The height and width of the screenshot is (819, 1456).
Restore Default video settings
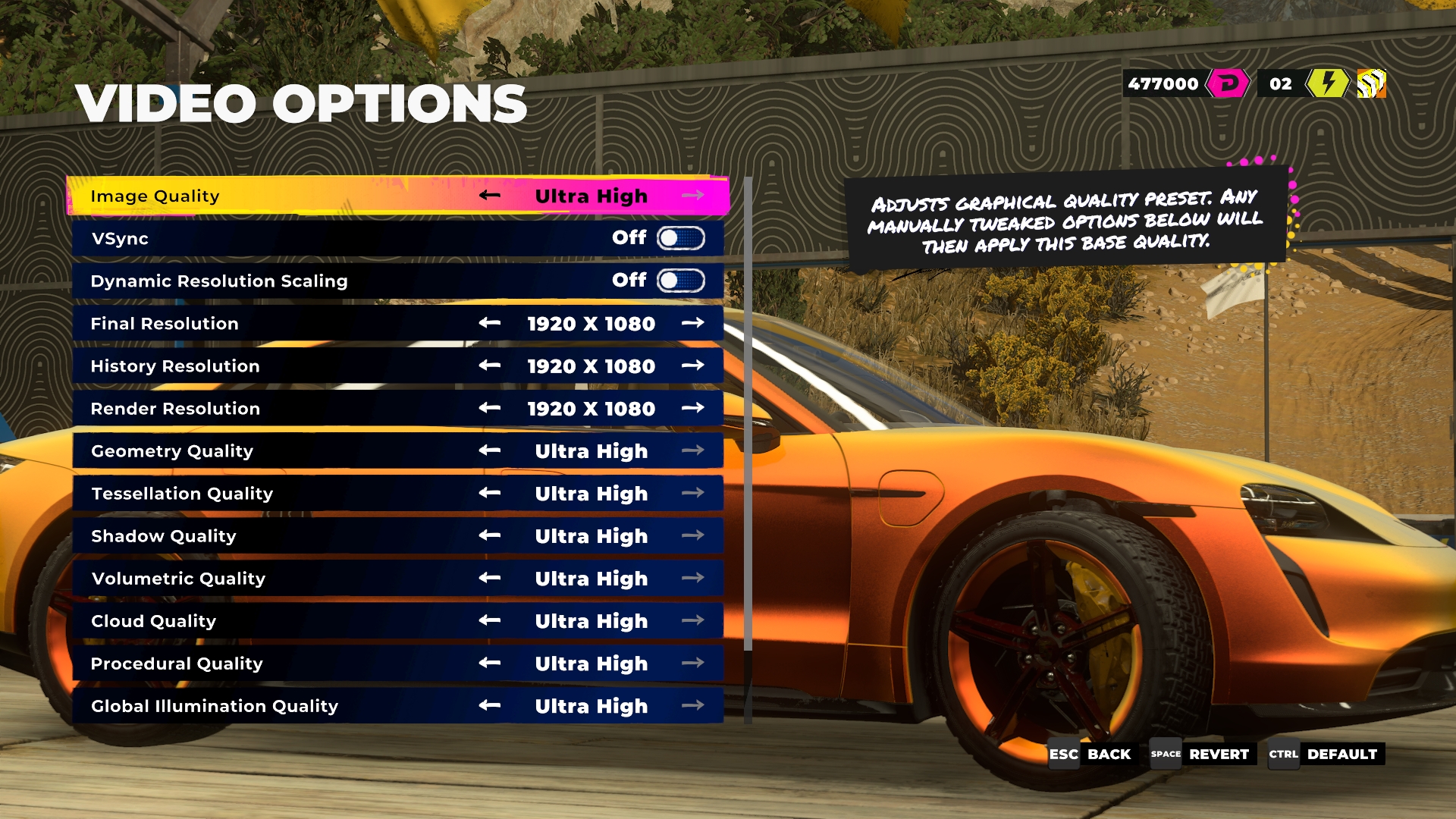(1325, 754)
